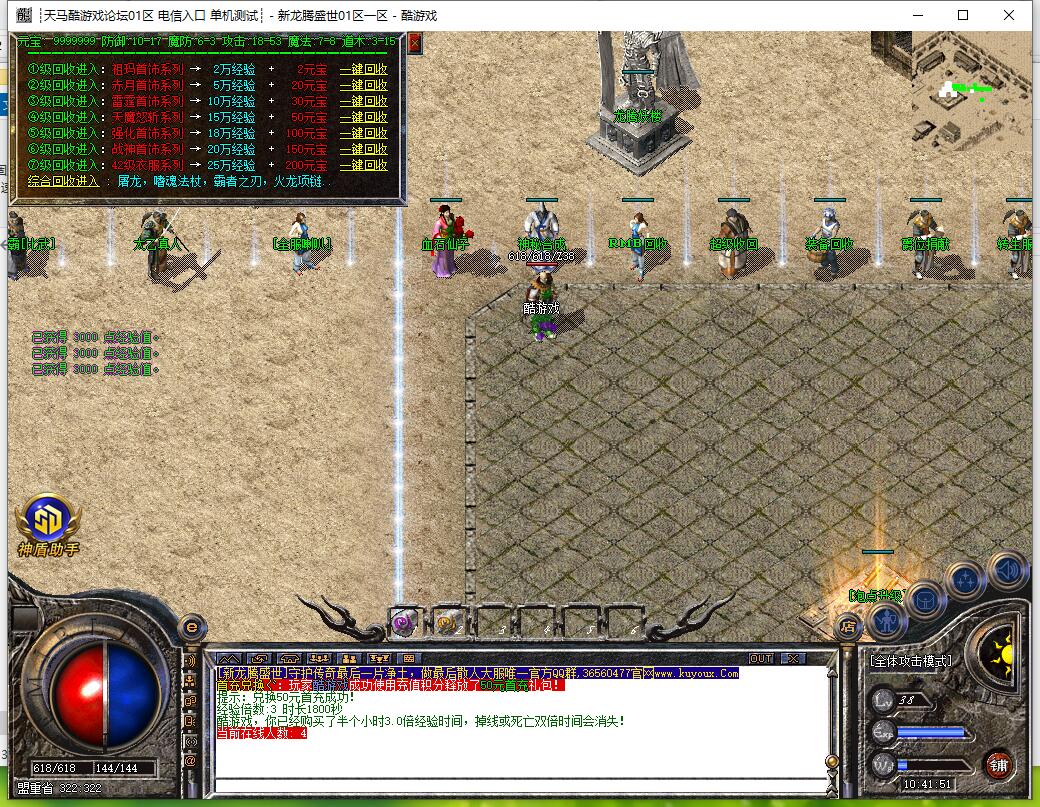Close the recycle panel with the X
The width and height of the screenshot is (1040, 807).
(x=415, y=43)
